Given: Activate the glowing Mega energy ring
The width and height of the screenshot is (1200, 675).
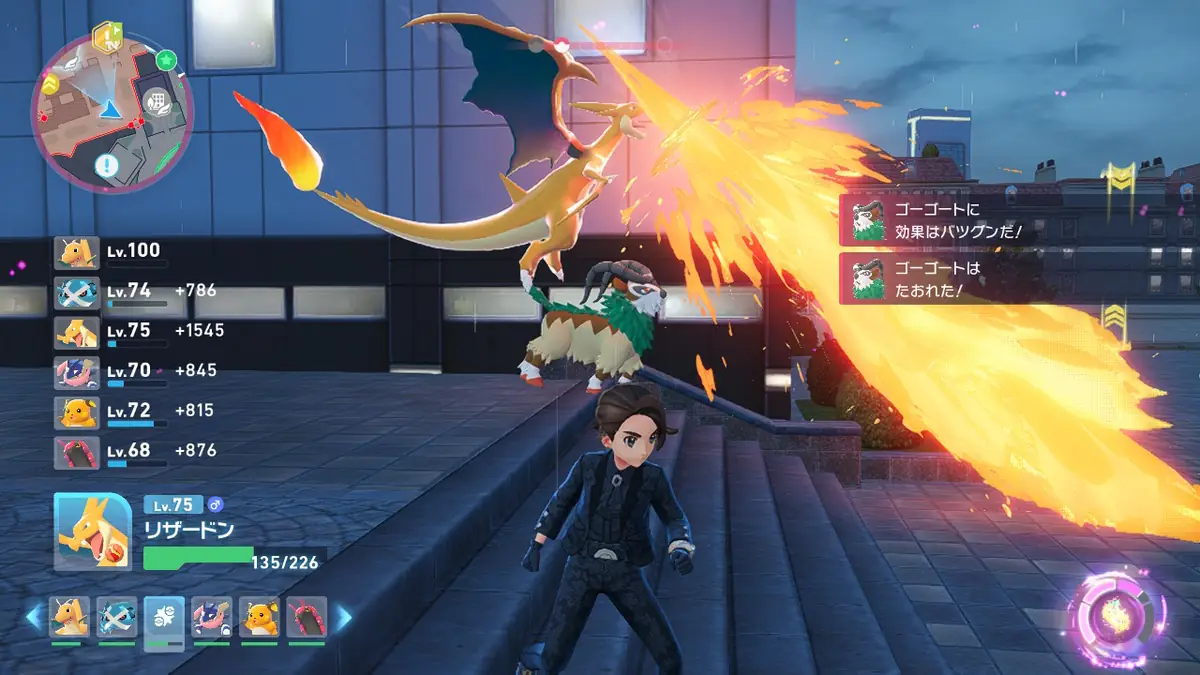Looking at the screenshot, I should pos(1117,612).
